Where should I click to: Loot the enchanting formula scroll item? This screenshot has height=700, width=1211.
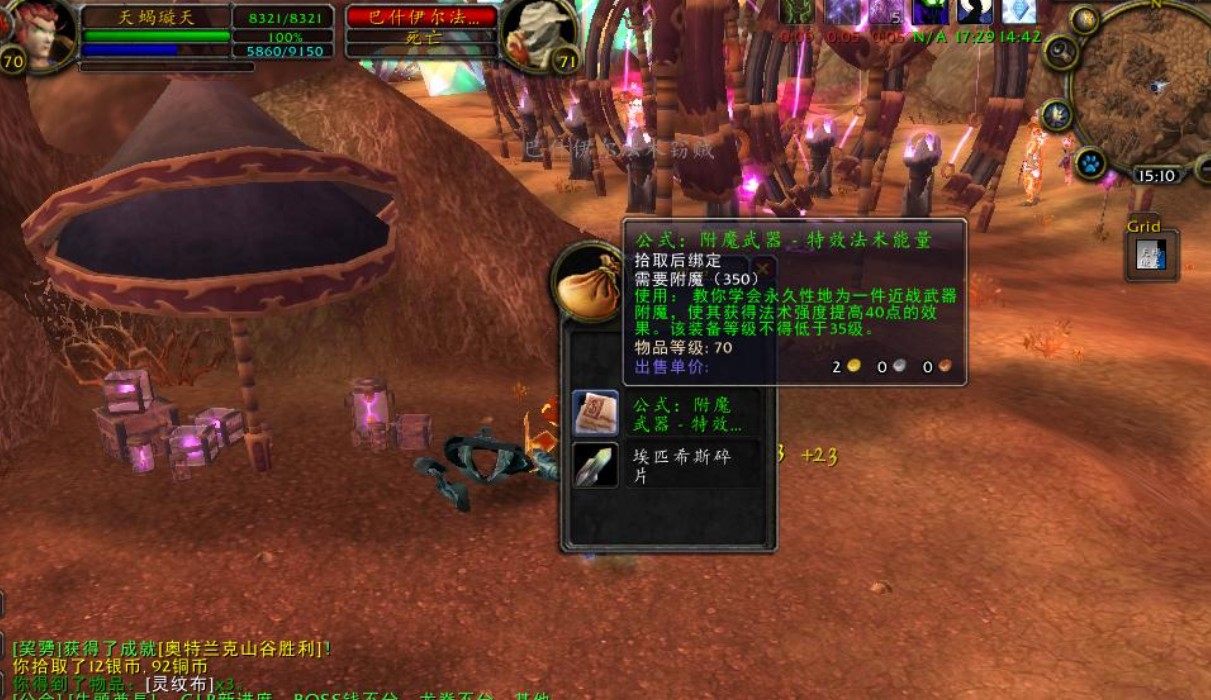pyautogui.click(x=595, y=413)
